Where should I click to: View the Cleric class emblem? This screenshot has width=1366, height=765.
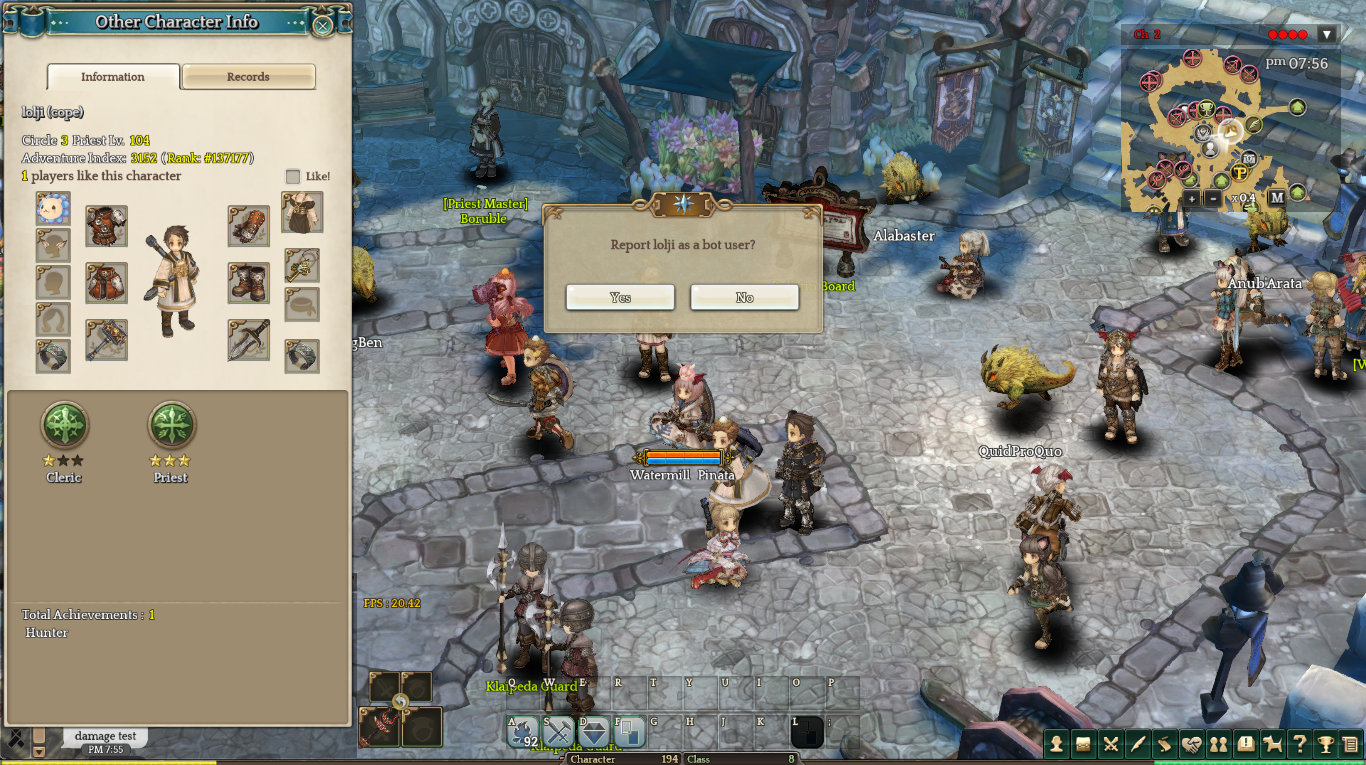[x=65, y=425]
